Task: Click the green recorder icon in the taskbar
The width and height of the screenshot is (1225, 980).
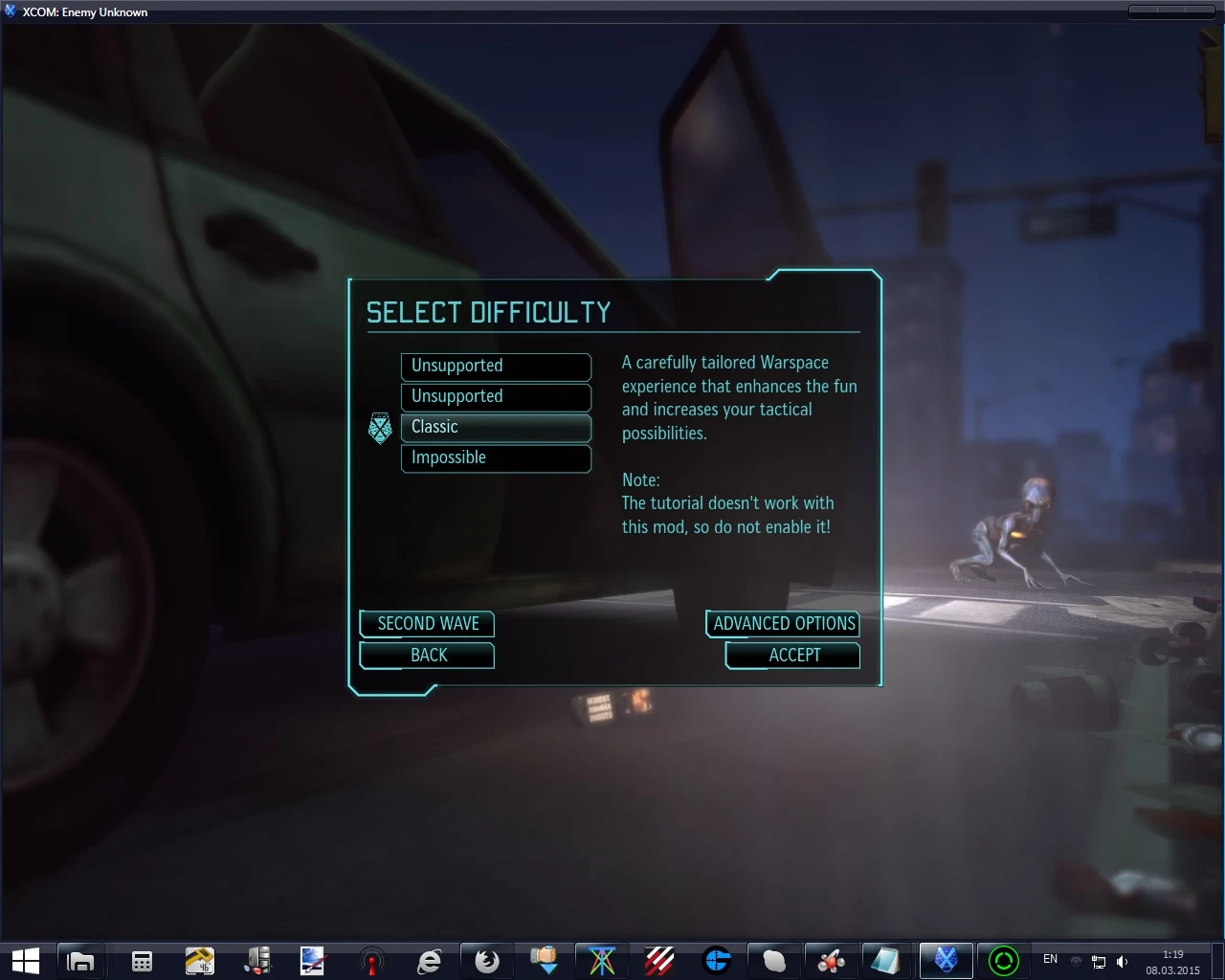Action: 1003,960
